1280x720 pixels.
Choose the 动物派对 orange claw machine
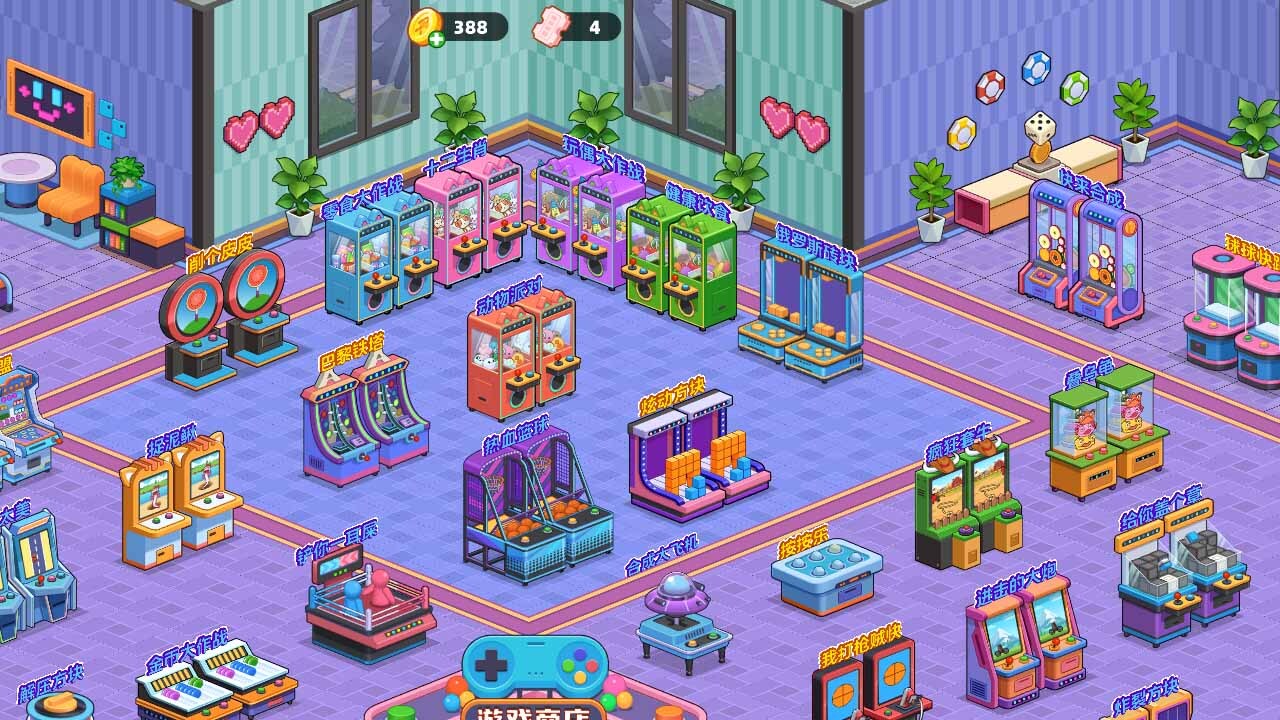(520, 354)
